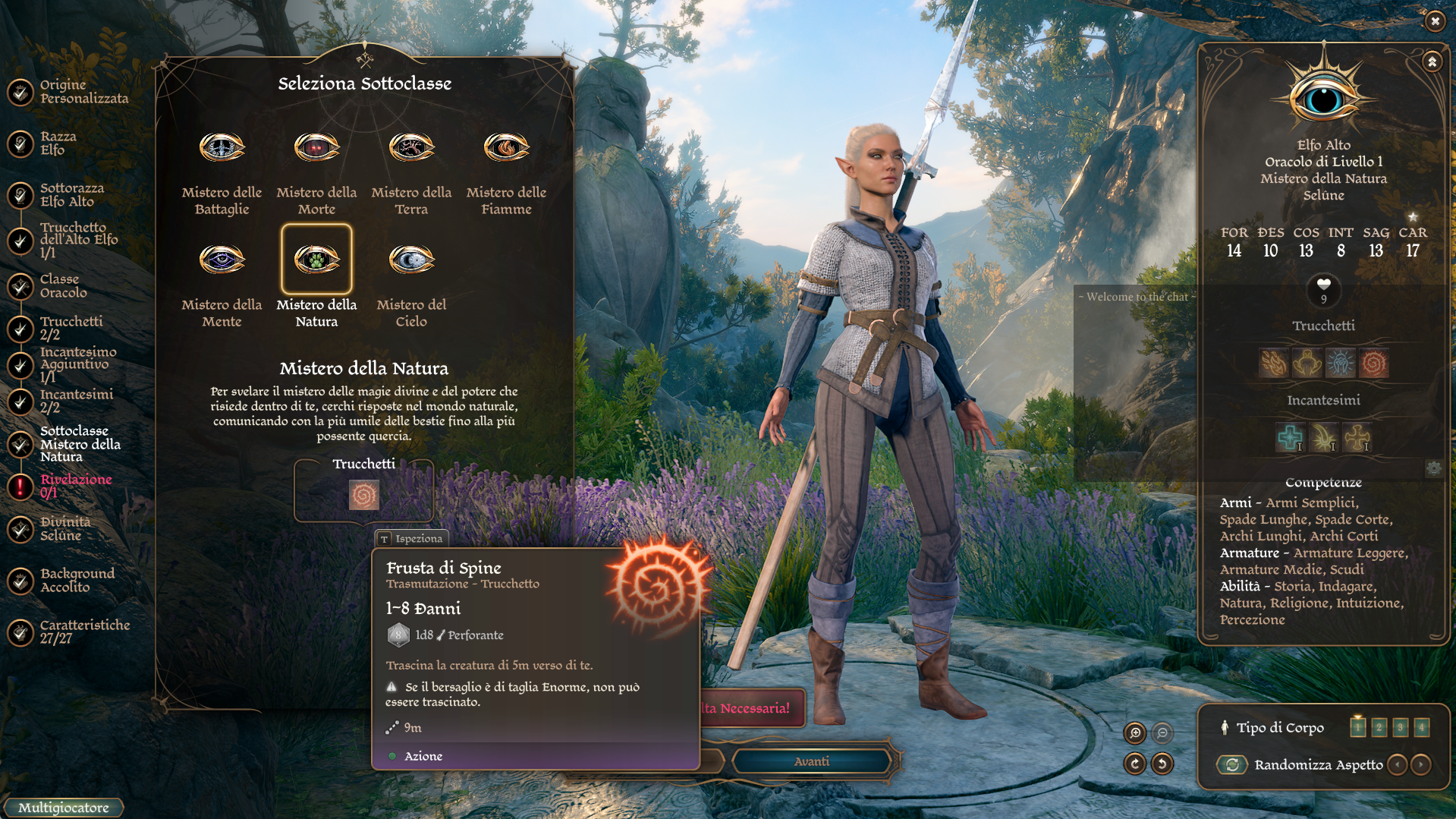Select the Mistero delle Fiamme subclass
The image size is (1456, 819).
[506, 148]
